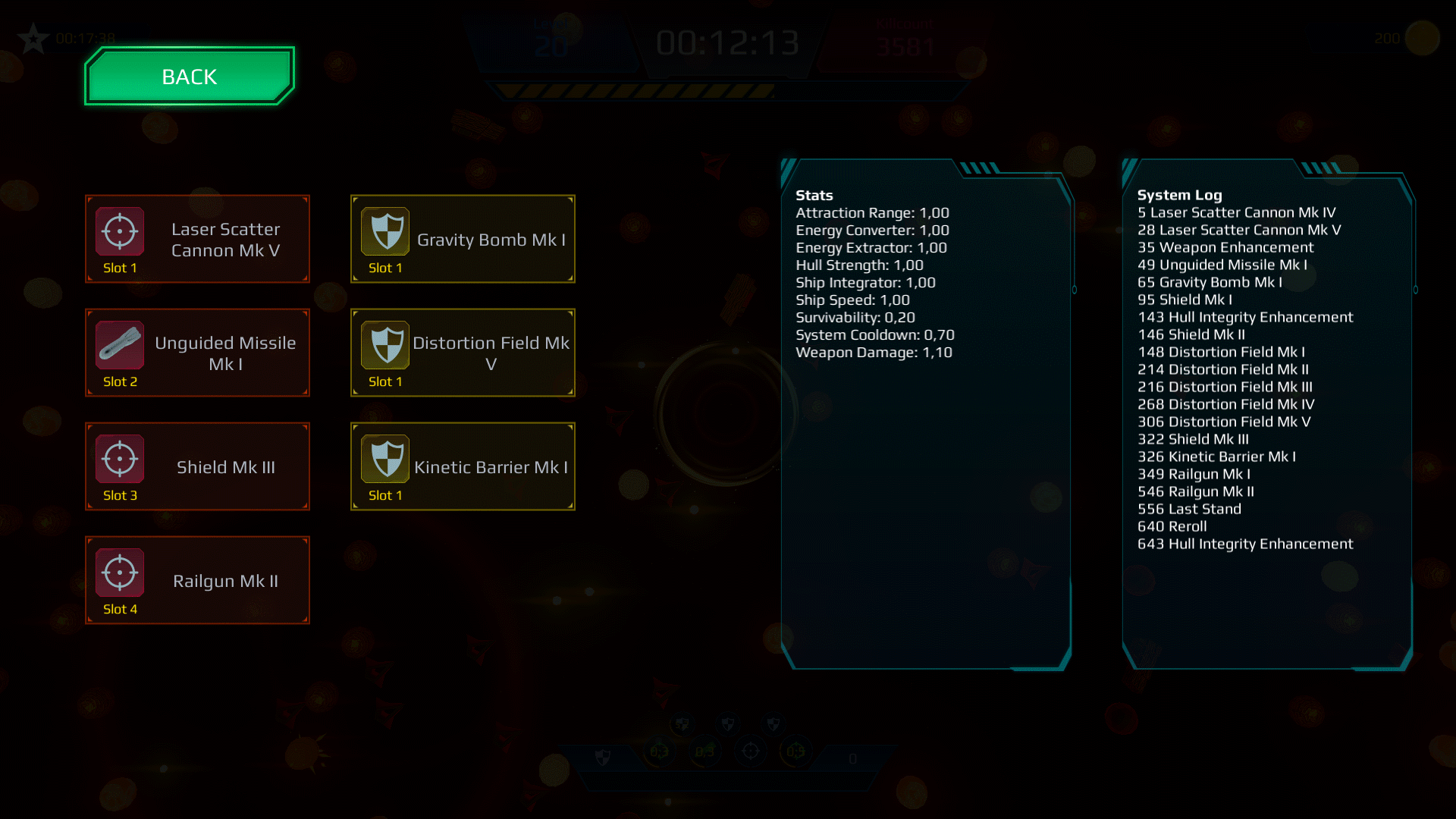Click the yellow mission progress bar
Viewport: 1456px width, 819px height.
[637, 91]
